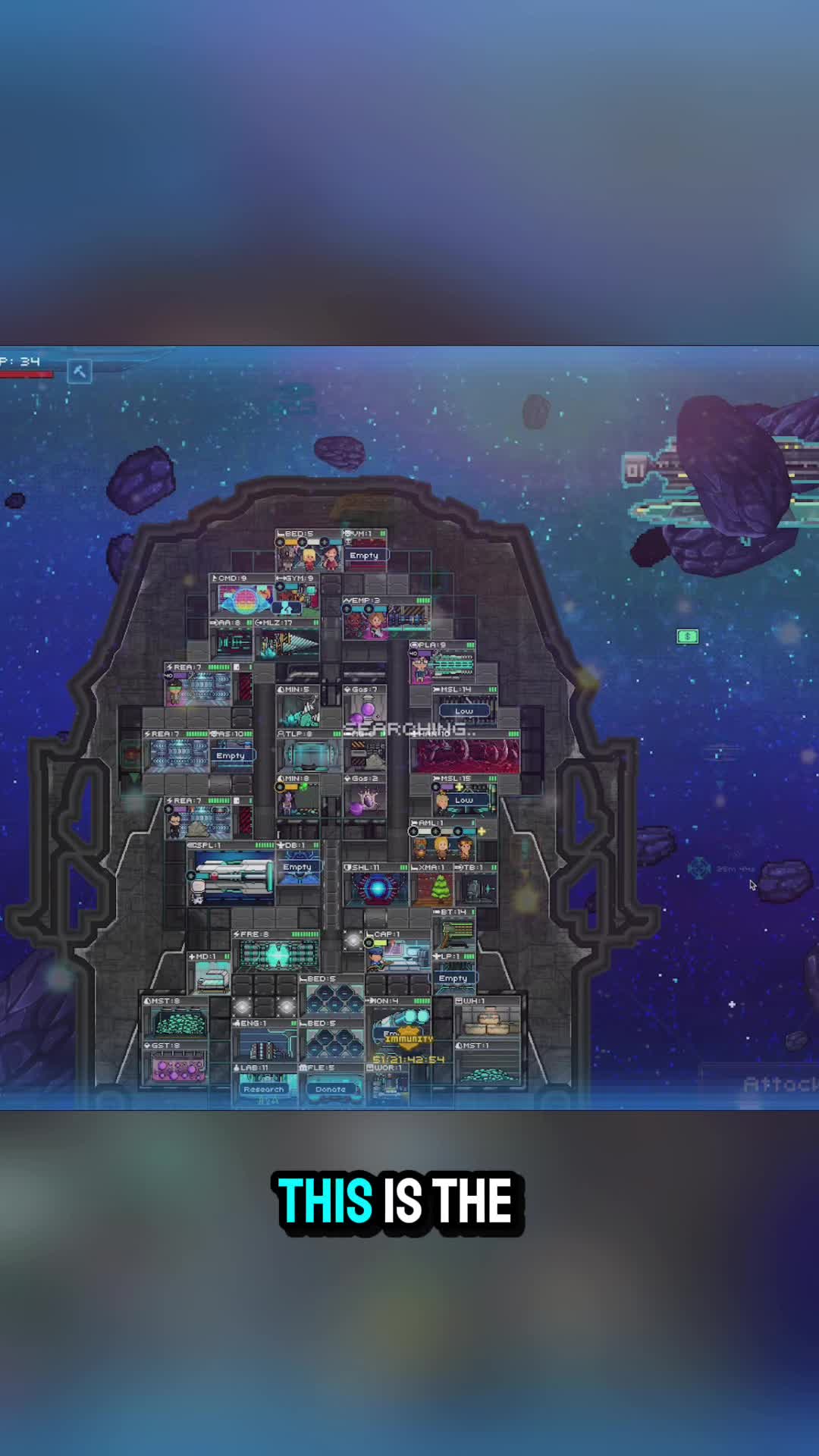Tap the Empty label on the VM room
The height and width of the screenshot is (1456, 819).
click(363, 556)
